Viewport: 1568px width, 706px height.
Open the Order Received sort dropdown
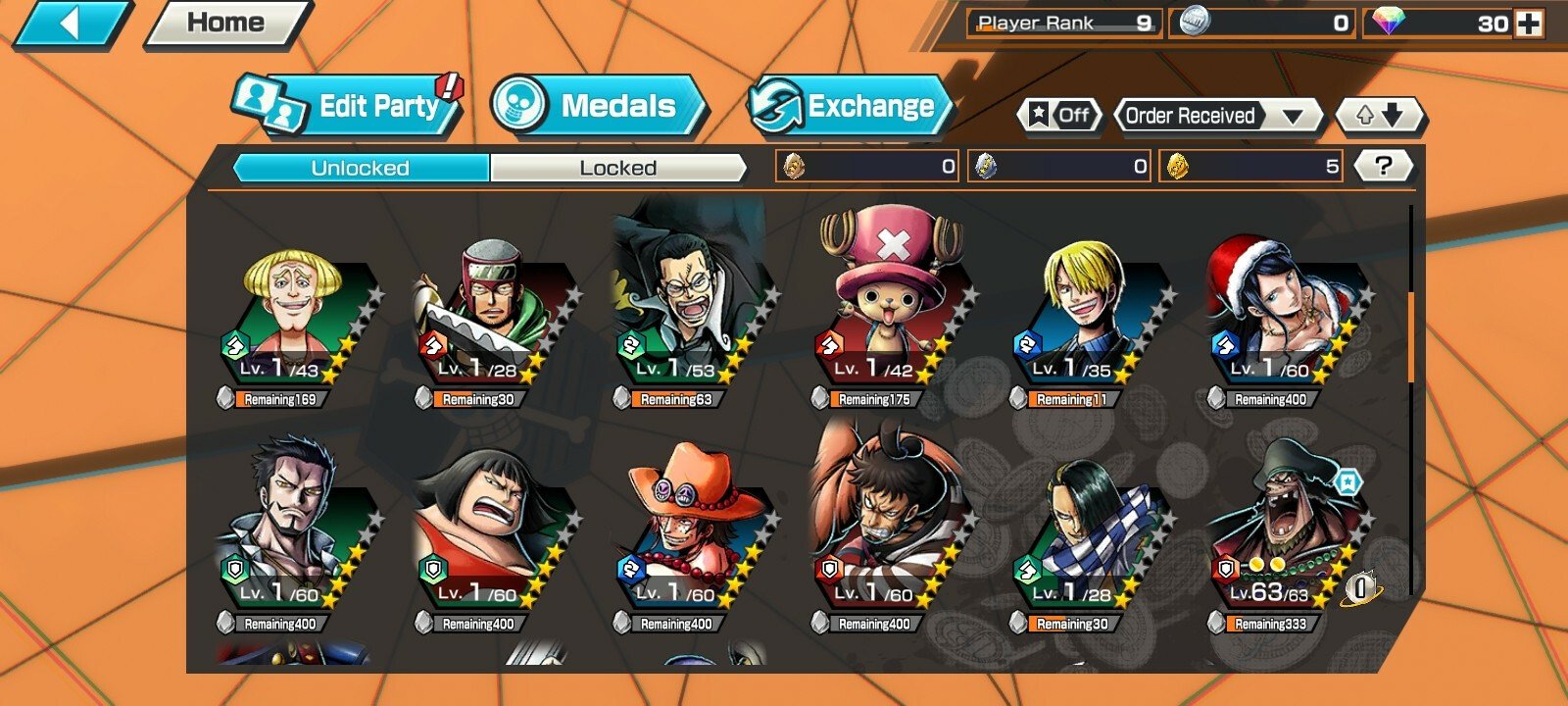point(1215,116)
